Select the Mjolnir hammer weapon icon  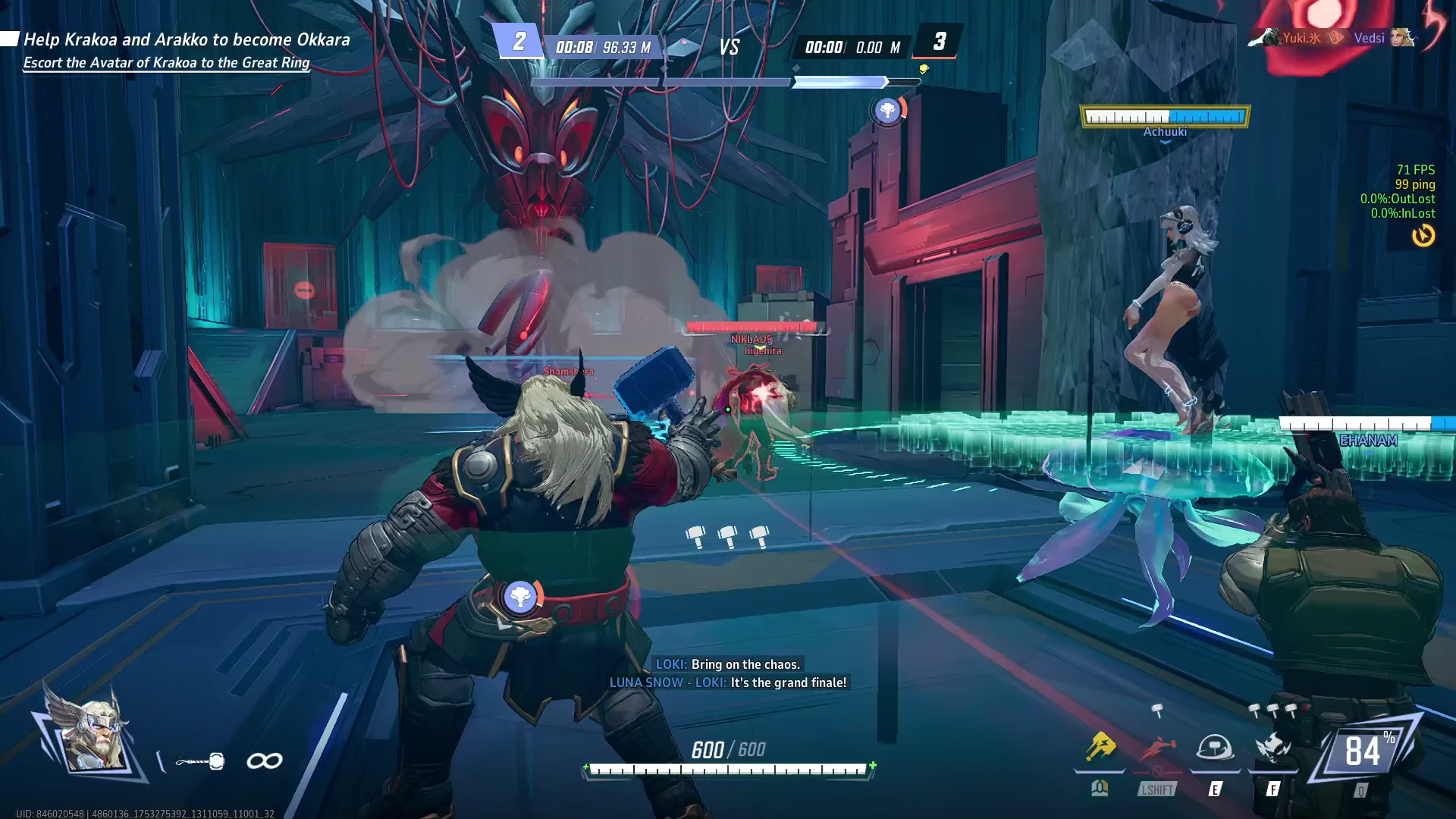pos(200,761)
